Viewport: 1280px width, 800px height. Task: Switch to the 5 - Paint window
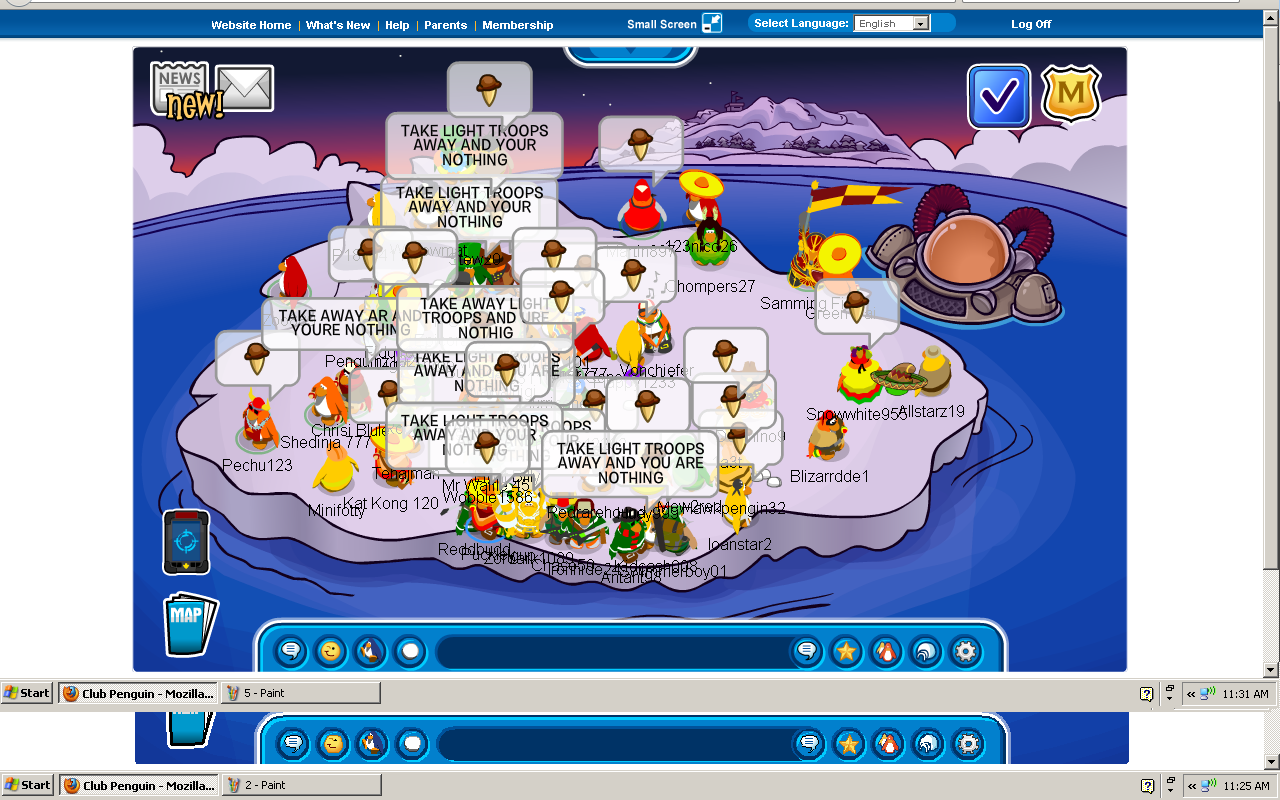299,693
